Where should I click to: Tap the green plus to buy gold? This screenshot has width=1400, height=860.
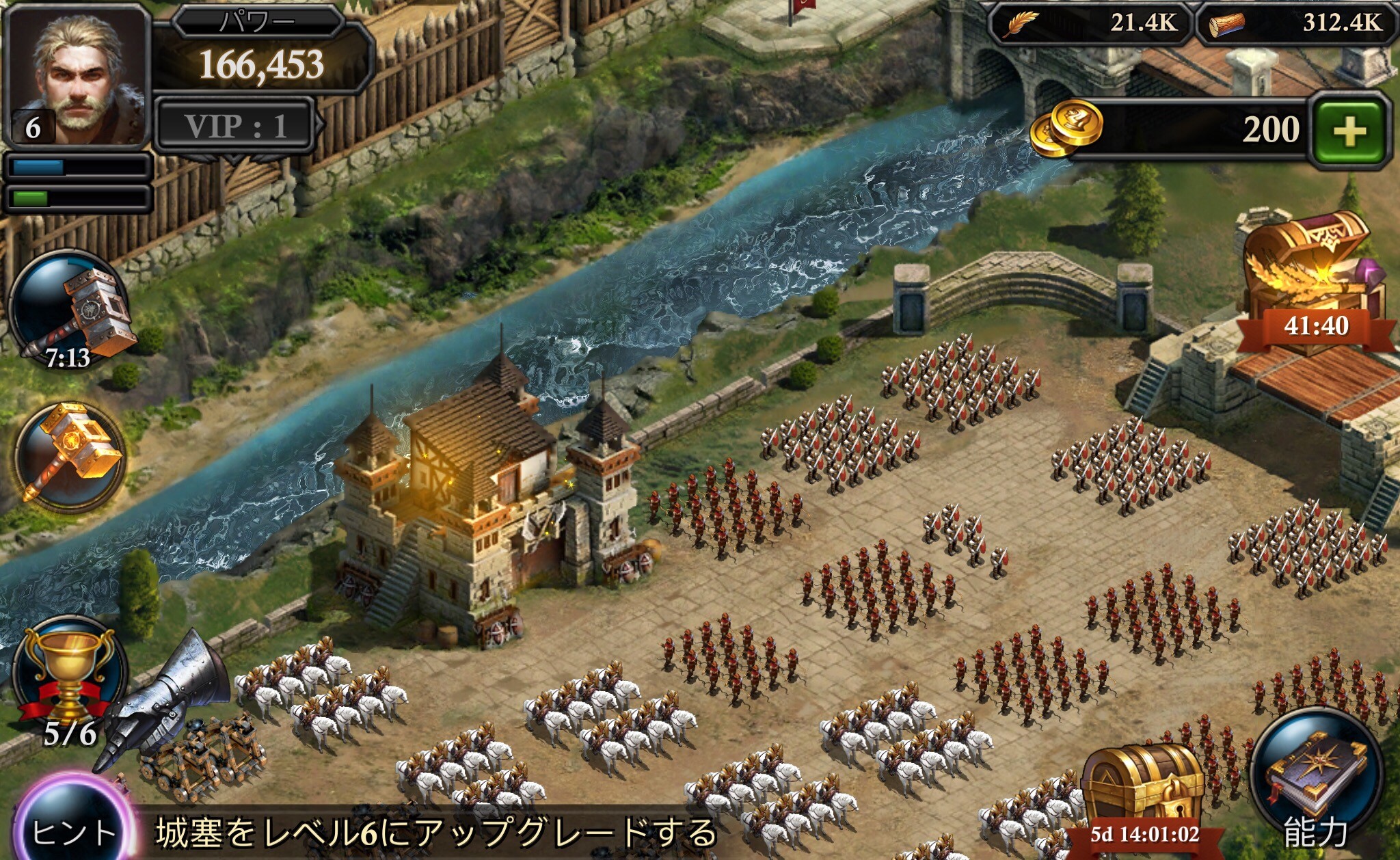pyautogui.click(x=1349, y=131)
